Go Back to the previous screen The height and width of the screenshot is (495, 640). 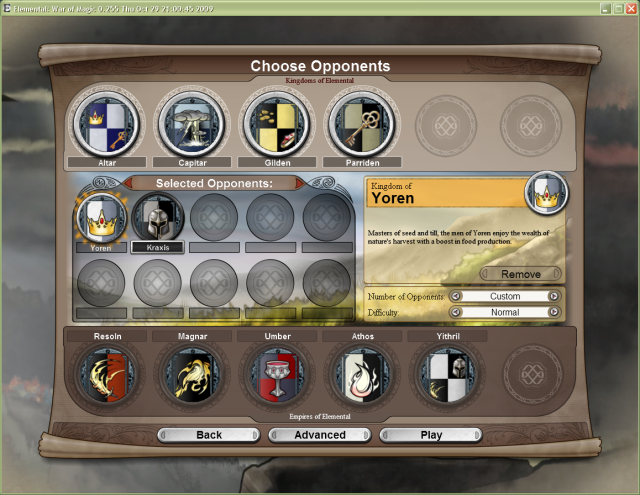coord(208,435)
